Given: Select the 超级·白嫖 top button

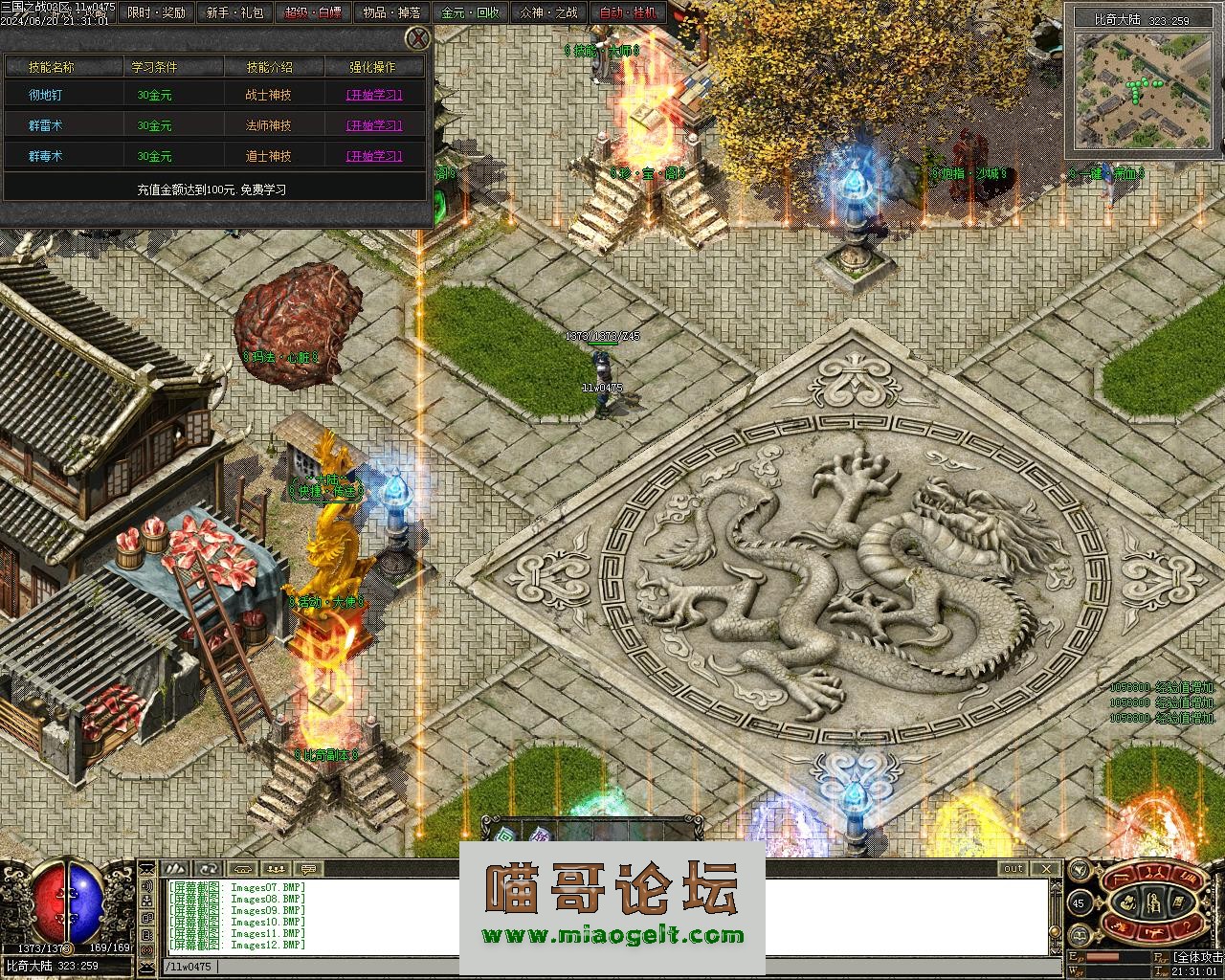Looking at the screenshot, I should click(x=313, y=12).
